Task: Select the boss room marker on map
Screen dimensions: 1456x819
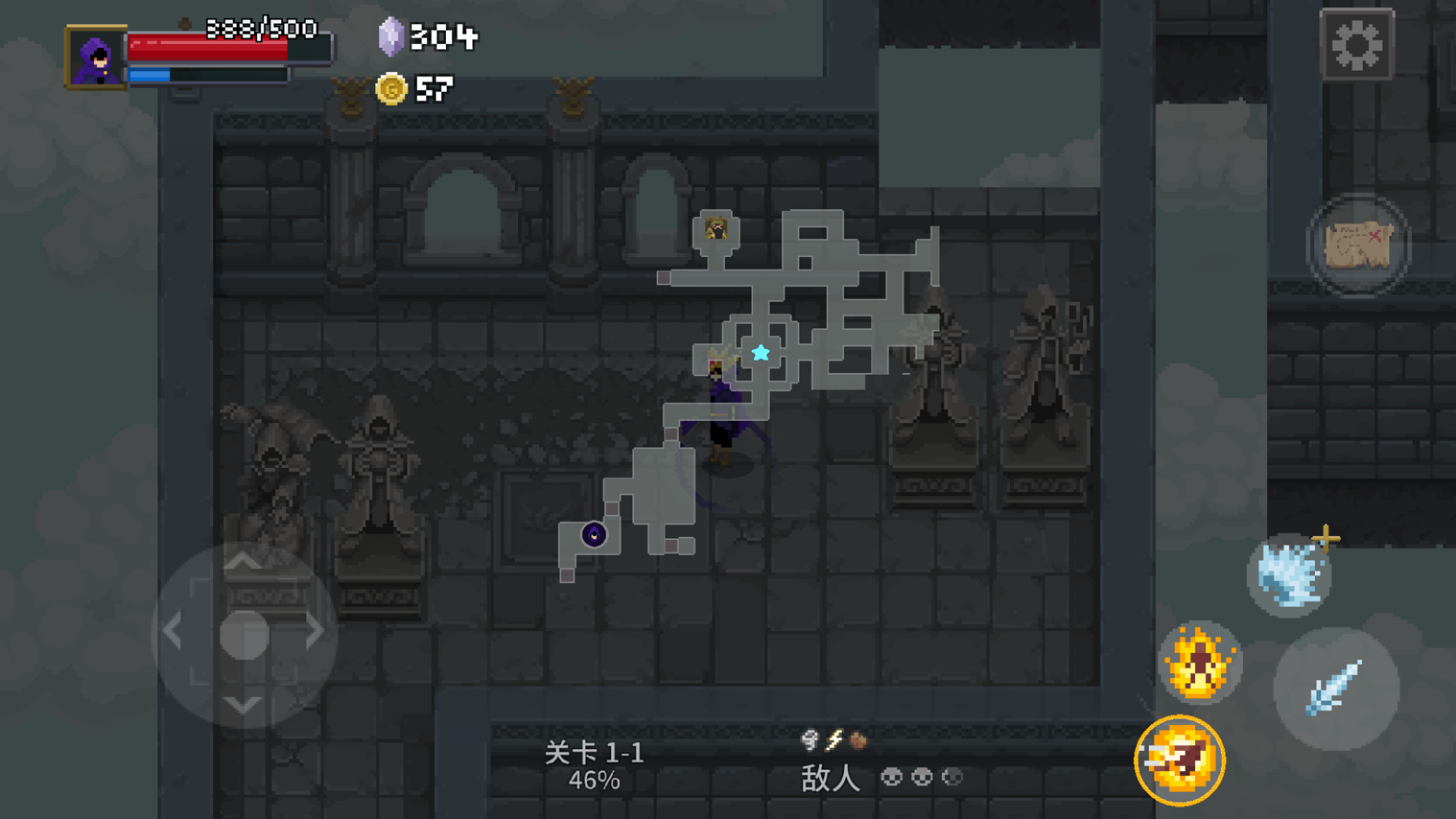Action: coord(716,228)
